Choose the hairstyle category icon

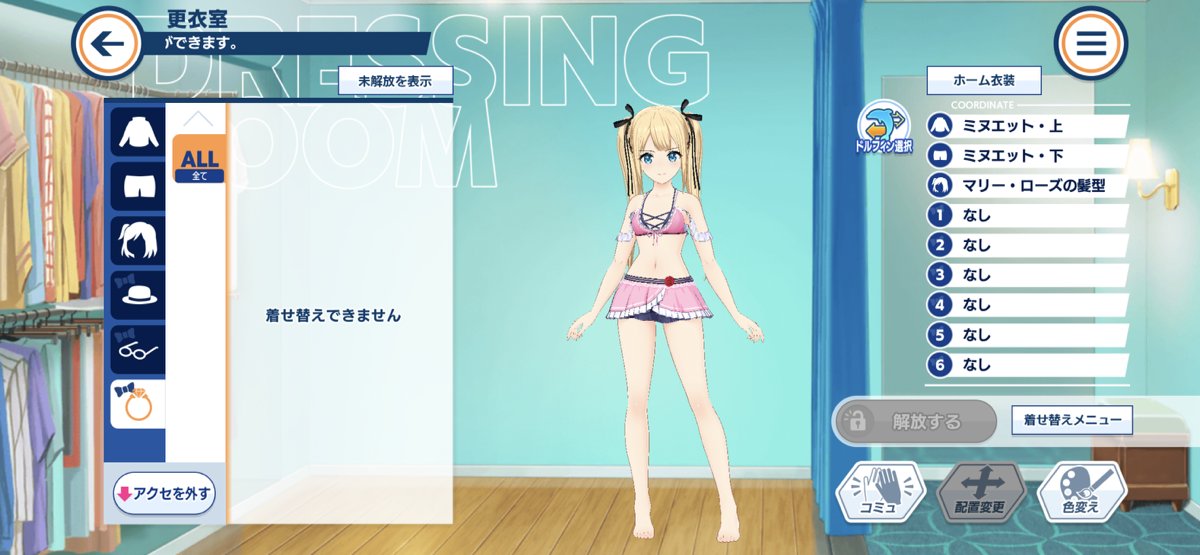[137, 241]
